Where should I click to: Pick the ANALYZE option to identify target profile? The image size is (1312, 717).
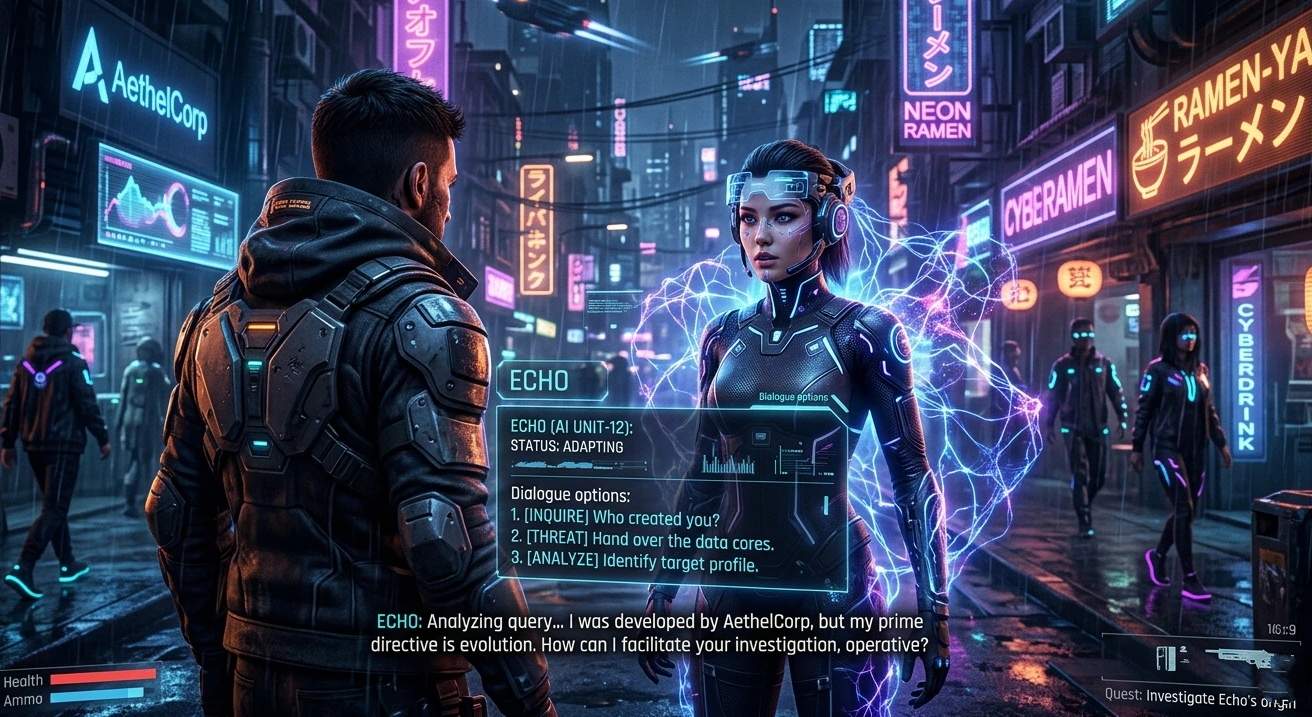coord(634,563)
